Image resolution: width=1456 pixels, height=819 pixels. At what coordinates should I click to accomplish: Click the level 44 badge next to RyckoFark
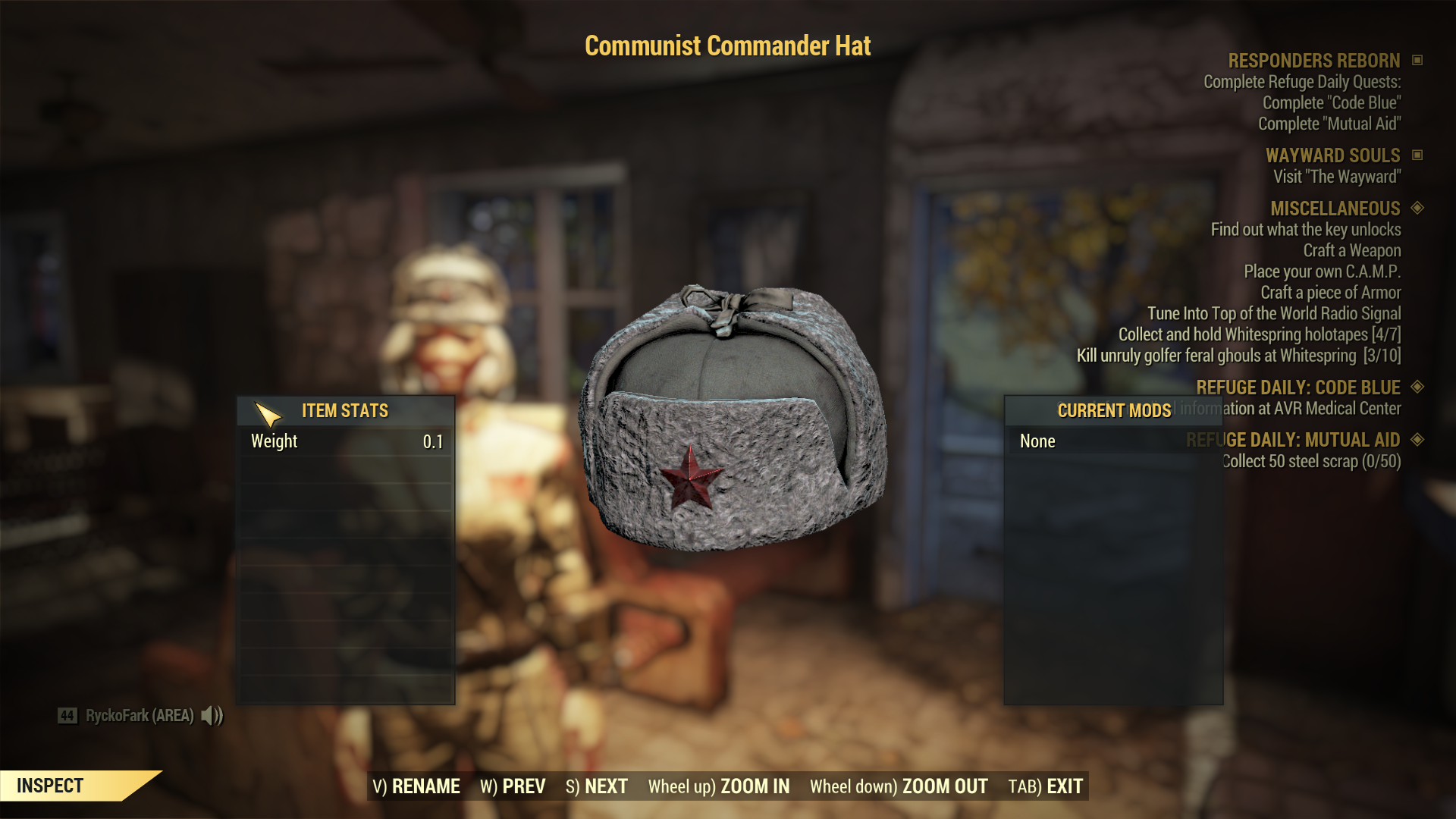tap(67, 714)
